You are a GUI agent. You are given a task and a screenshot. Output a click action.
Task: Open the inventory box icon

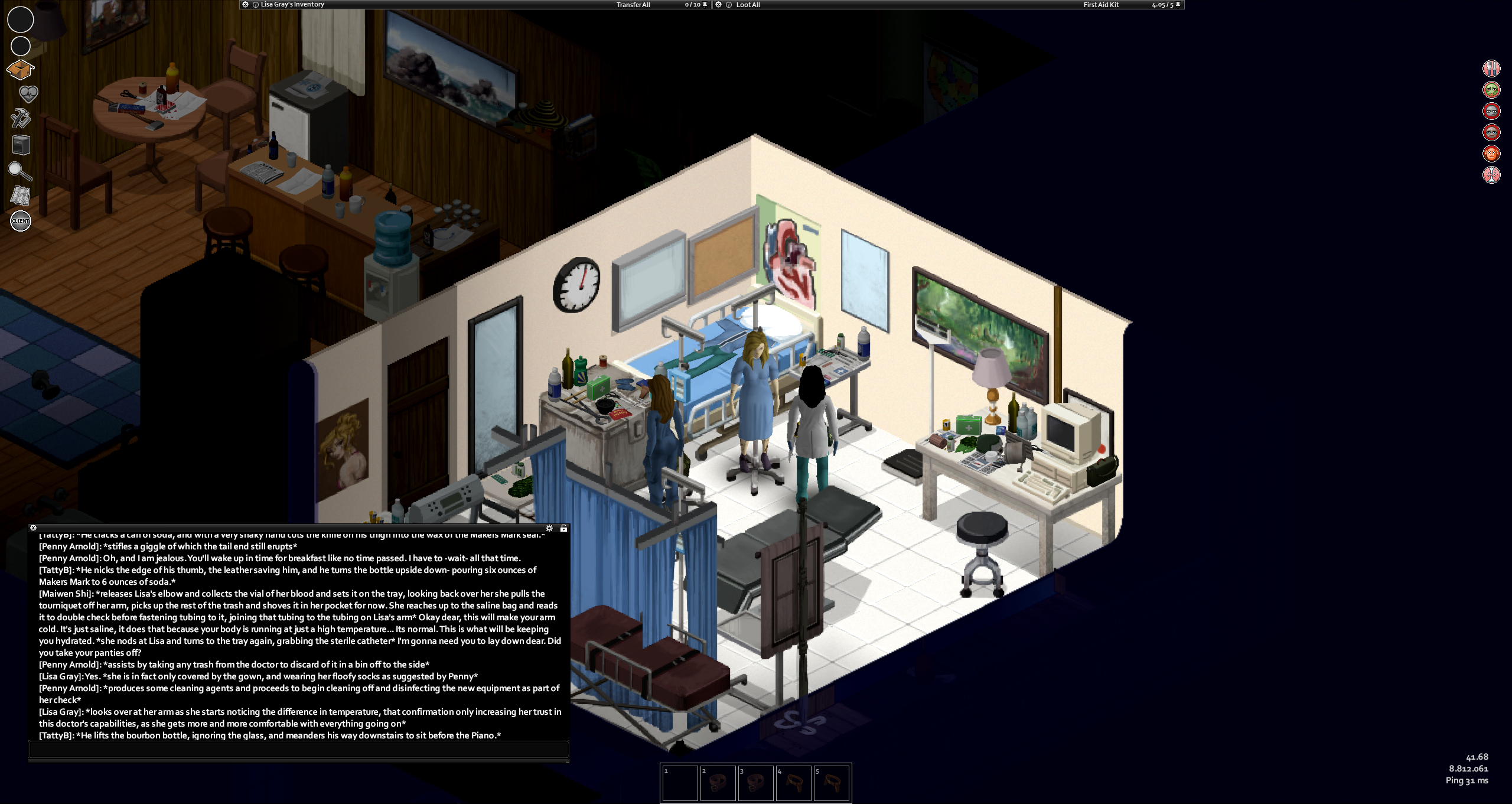point(21,70)
